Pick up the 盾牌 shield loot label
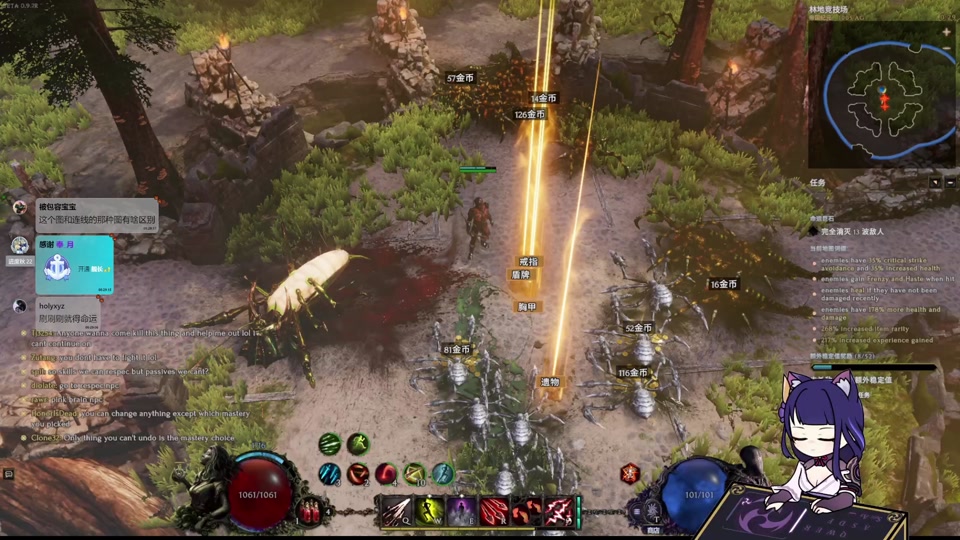 click(521, 275)
